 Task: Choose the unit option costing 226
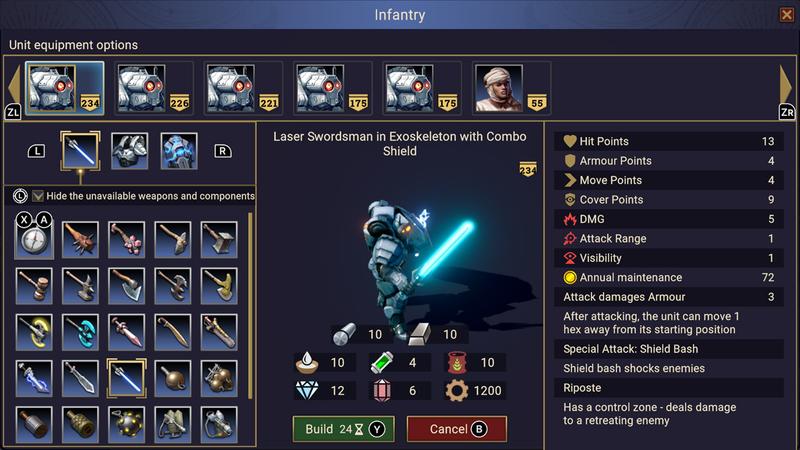154,87
